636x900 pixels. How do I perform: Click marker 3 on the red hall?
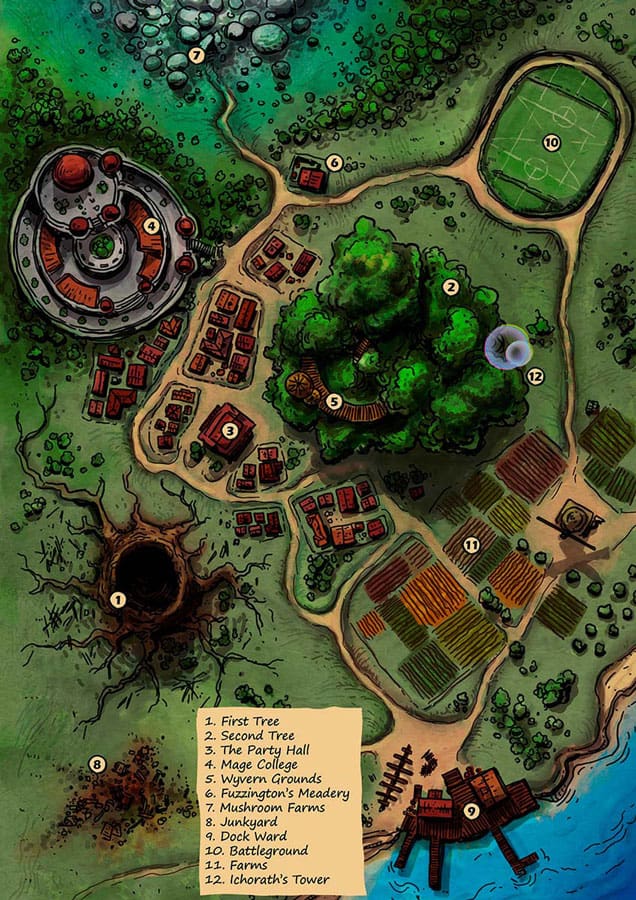tap(229, 431)
